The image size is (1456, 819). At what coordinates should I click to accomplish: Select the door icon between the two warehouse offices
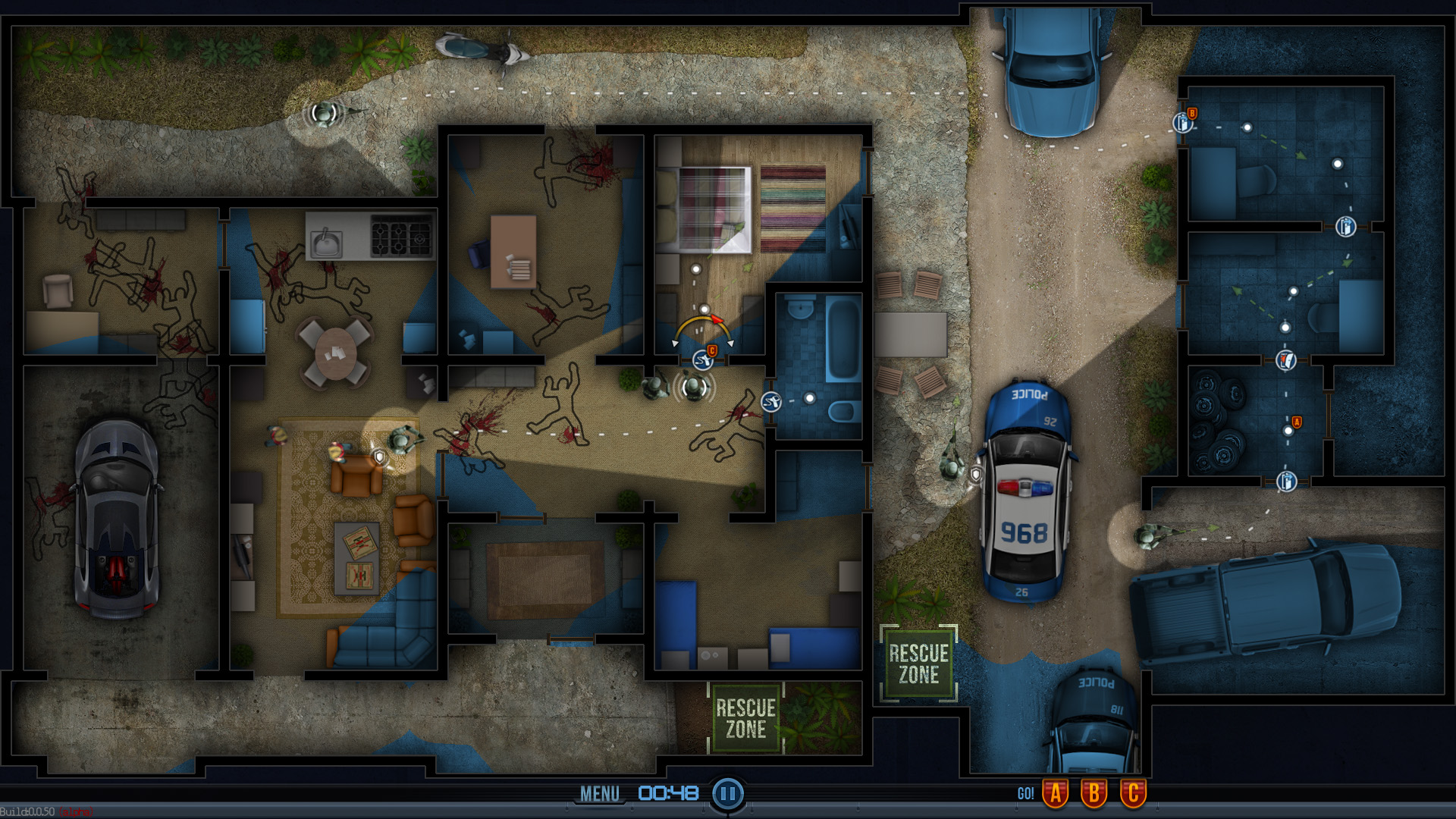point(1346,225)
